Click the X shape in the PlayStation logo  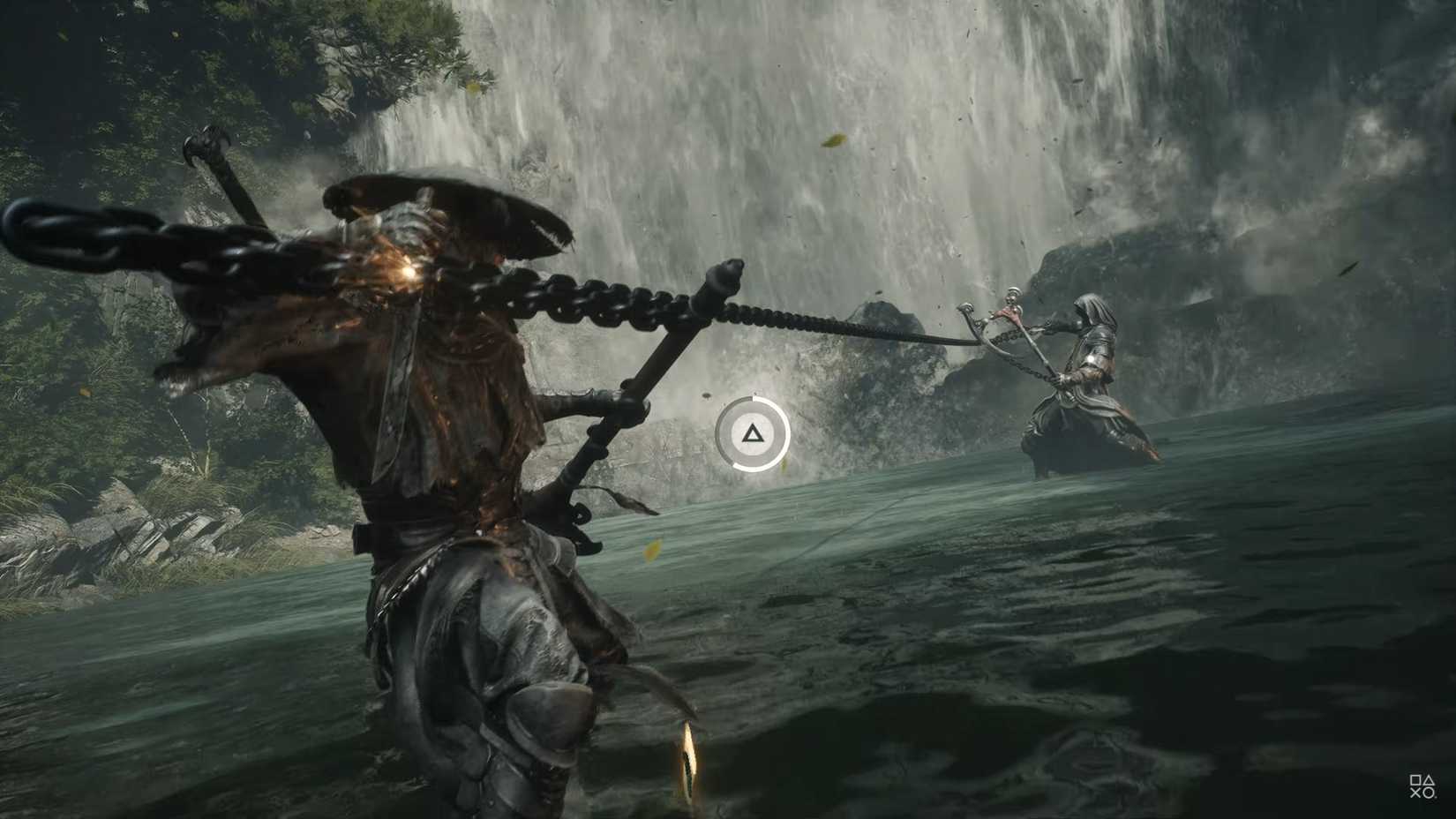[1415, 793]
